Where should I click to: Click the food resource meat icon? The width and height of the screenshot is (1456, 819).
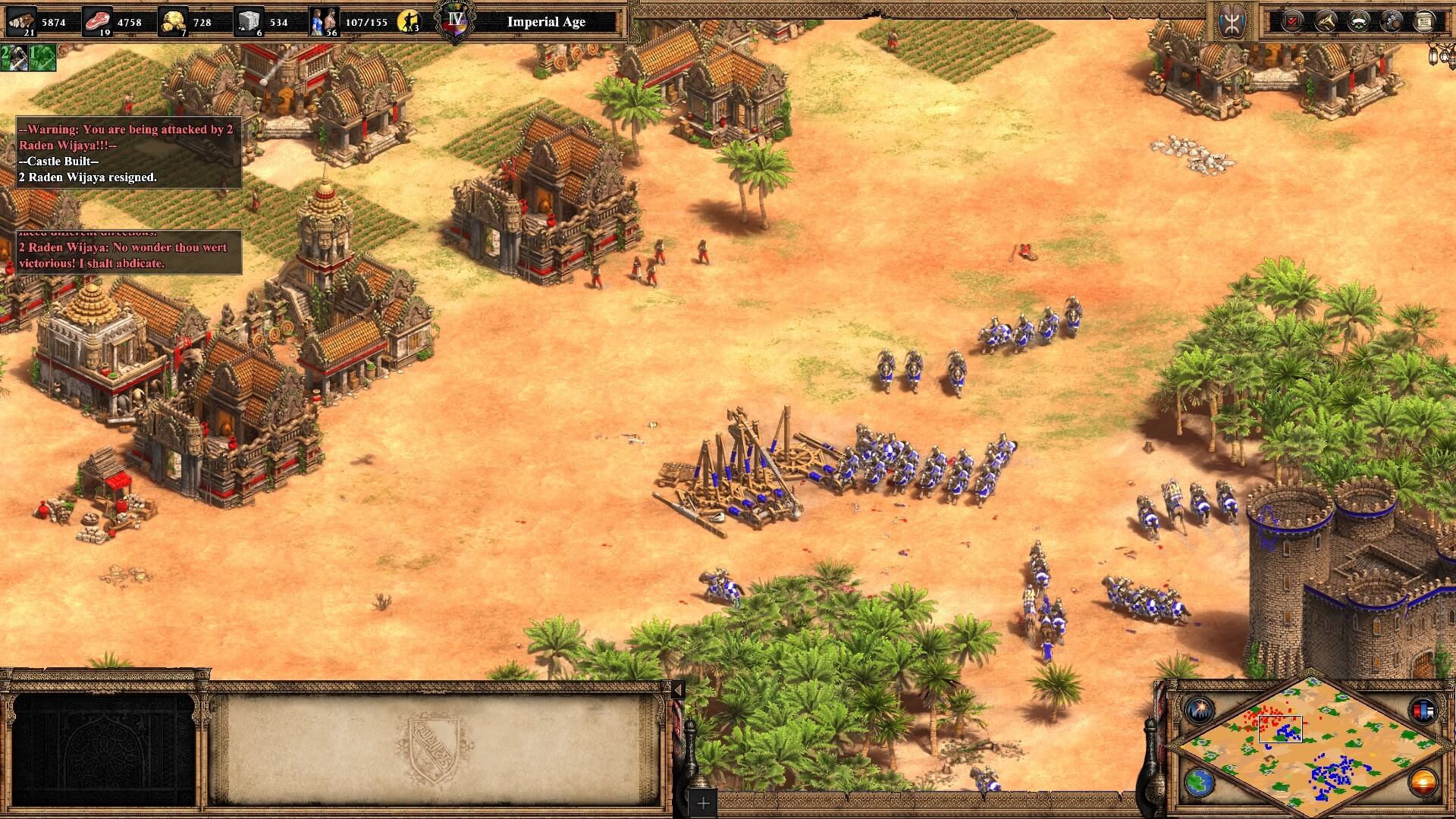pos(99,21)
